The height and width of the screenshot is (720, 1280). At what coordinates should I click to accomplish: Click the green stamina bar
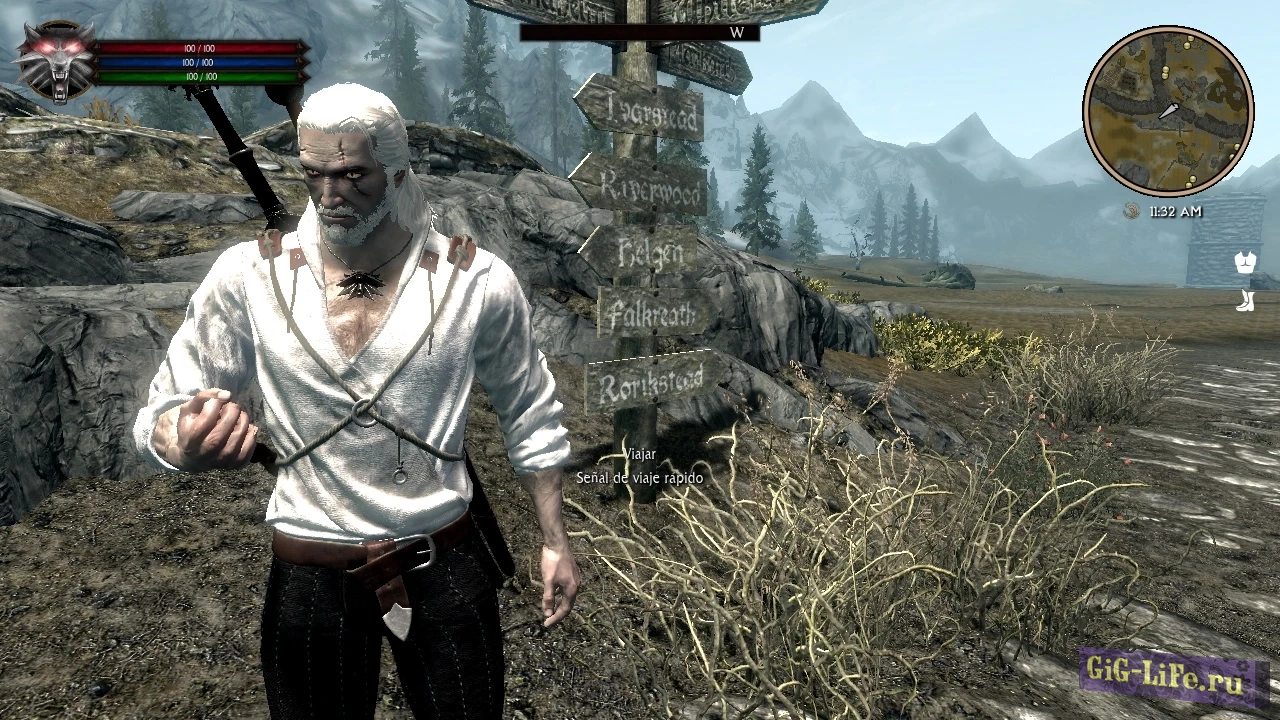200,75
